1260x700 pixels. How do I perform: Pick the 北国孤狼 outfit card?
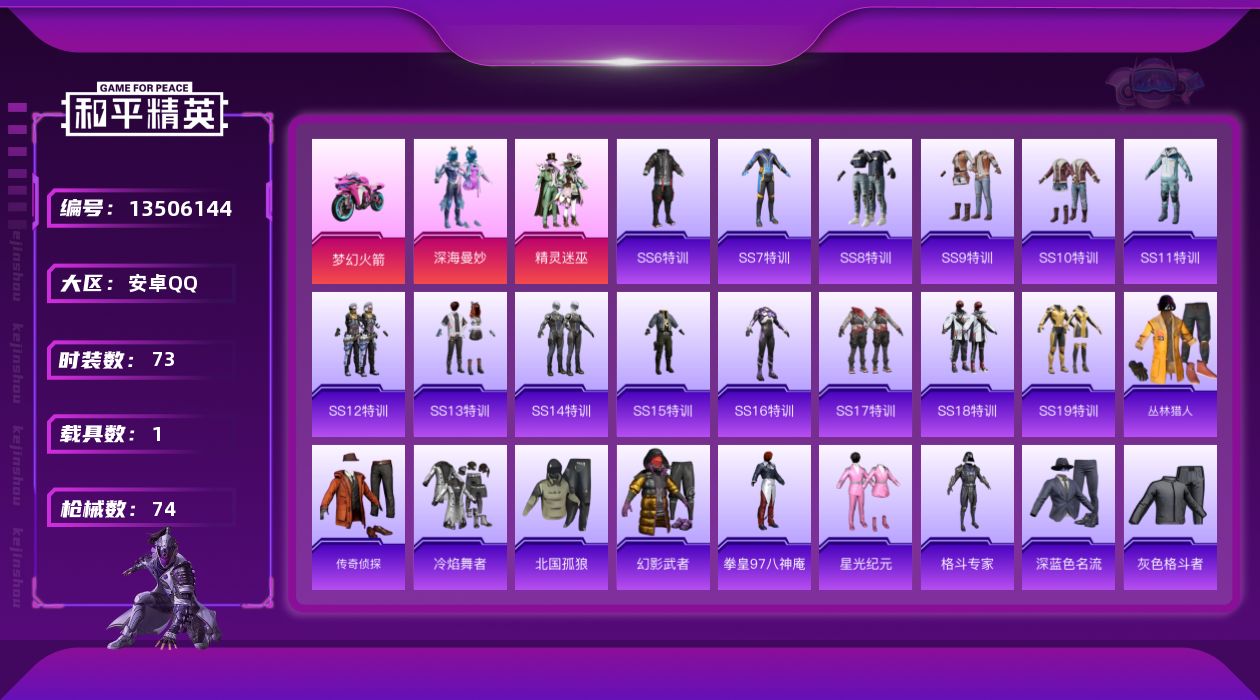[561, 517]
